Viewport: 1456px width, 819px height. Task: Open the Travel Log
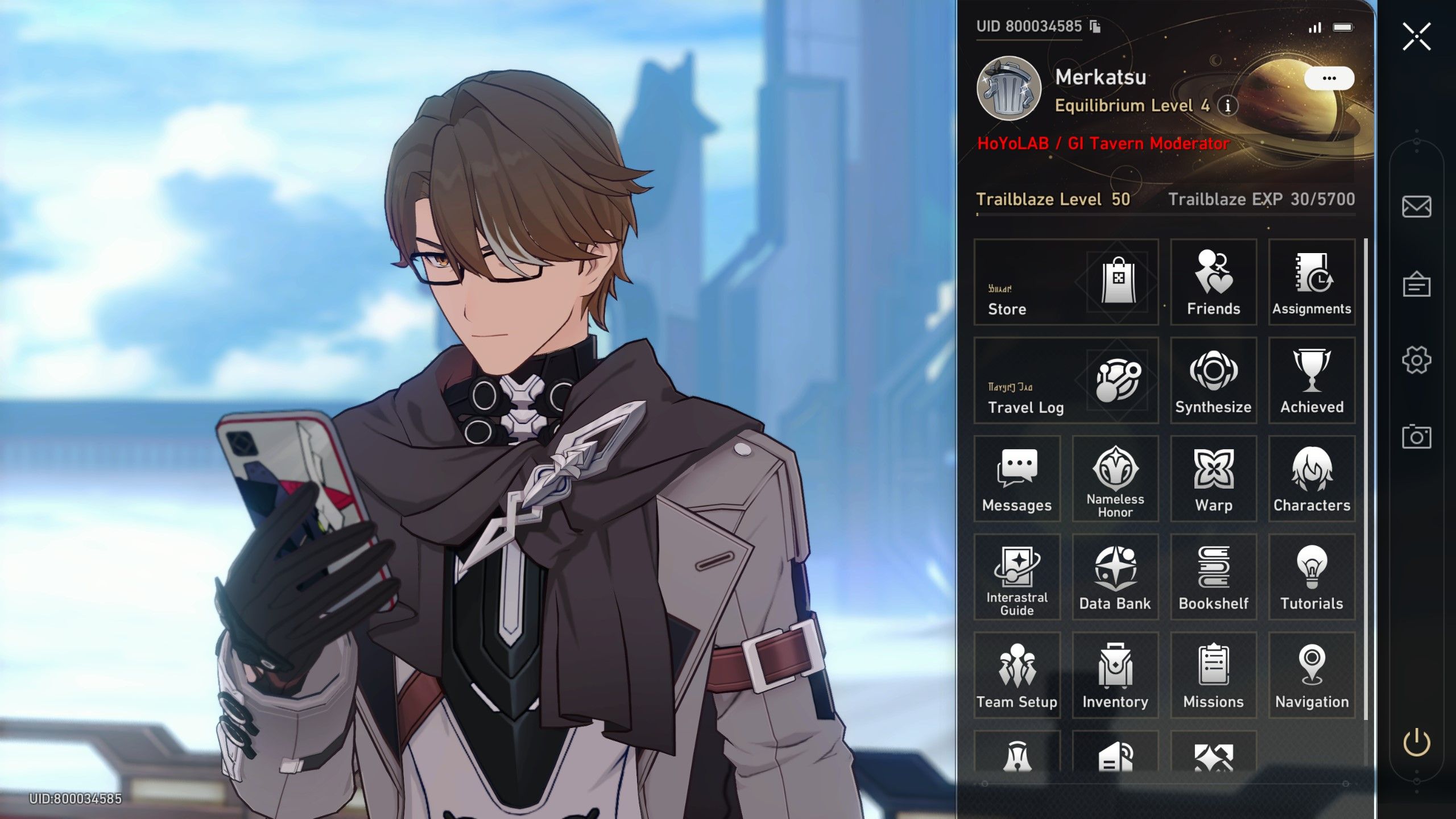tap(1066, 381)
